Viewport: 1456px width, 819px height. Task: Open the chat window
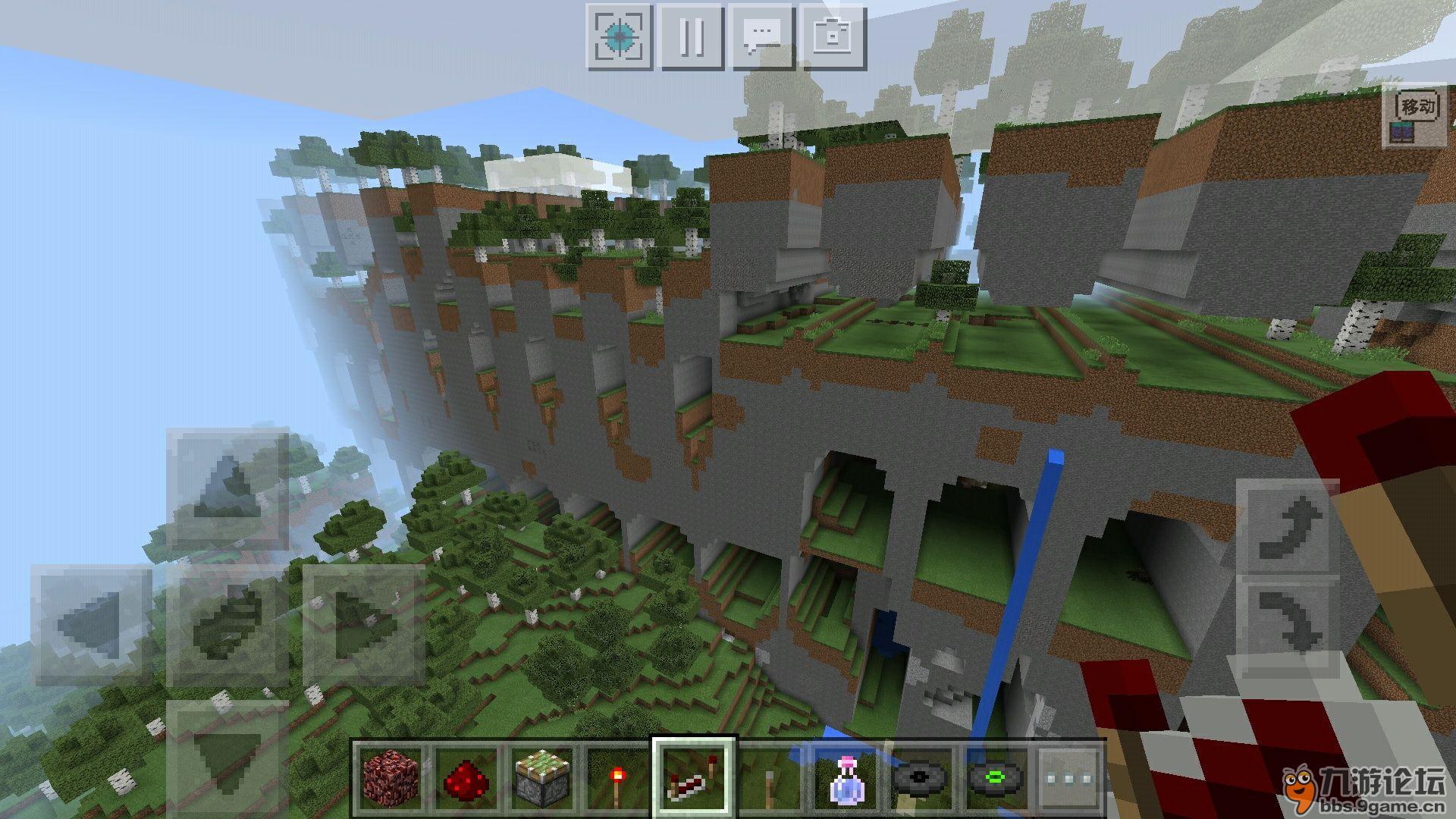click(761, 36)
